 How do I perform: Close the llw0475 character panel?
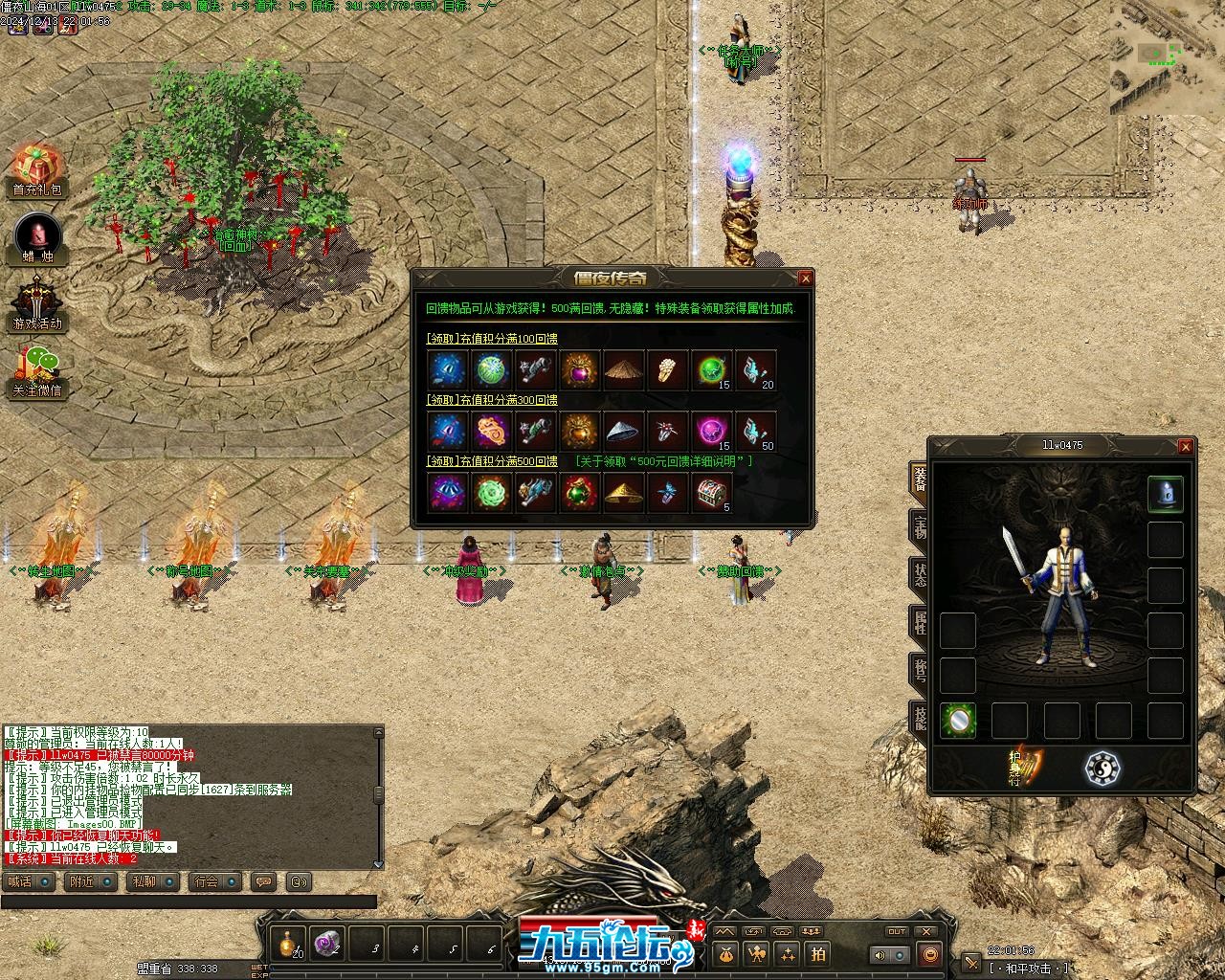pyautogui.click(x=1185, y=446)
